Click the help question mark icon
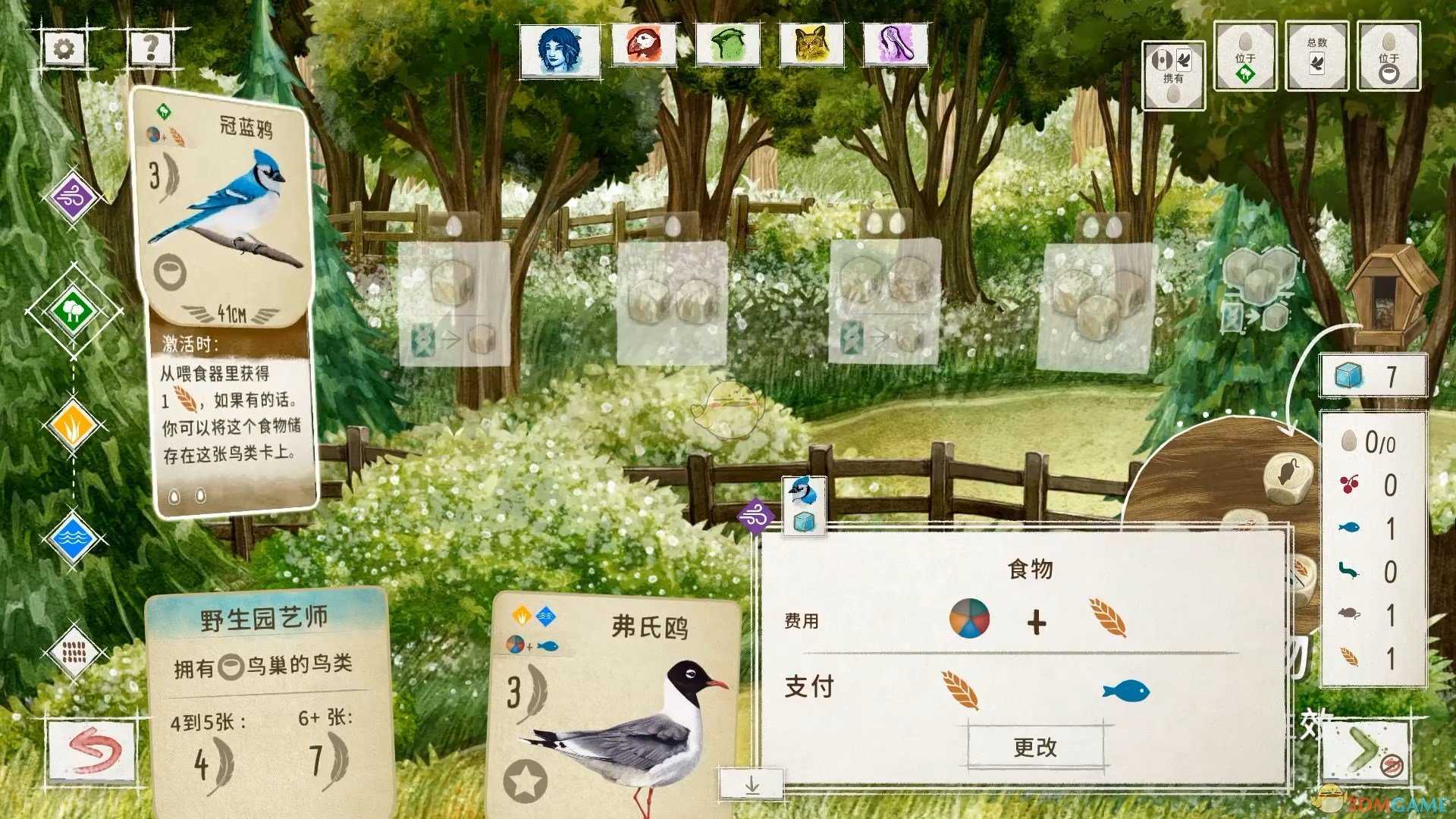The height and width of the screenshot is (819, 1456). [x=152, y=48]
